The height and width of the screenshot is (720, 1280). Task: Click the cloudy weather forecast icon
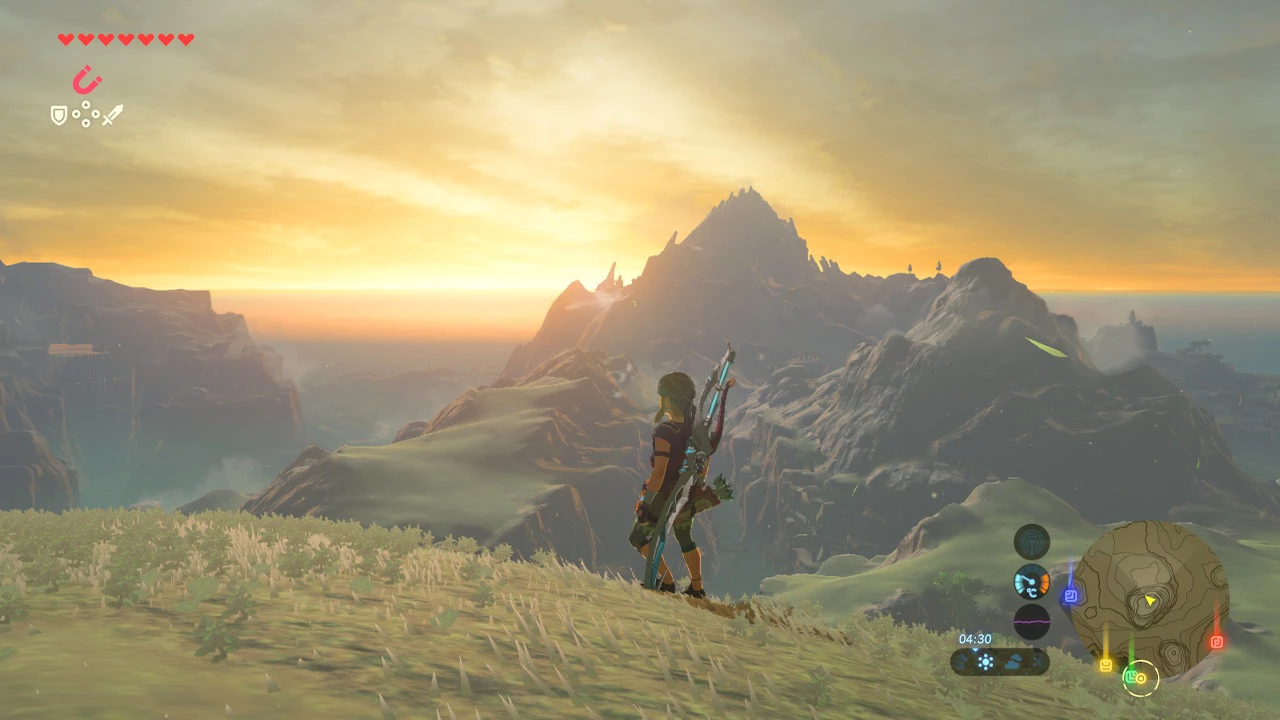pyautogui.click(x=1013, y=662)
